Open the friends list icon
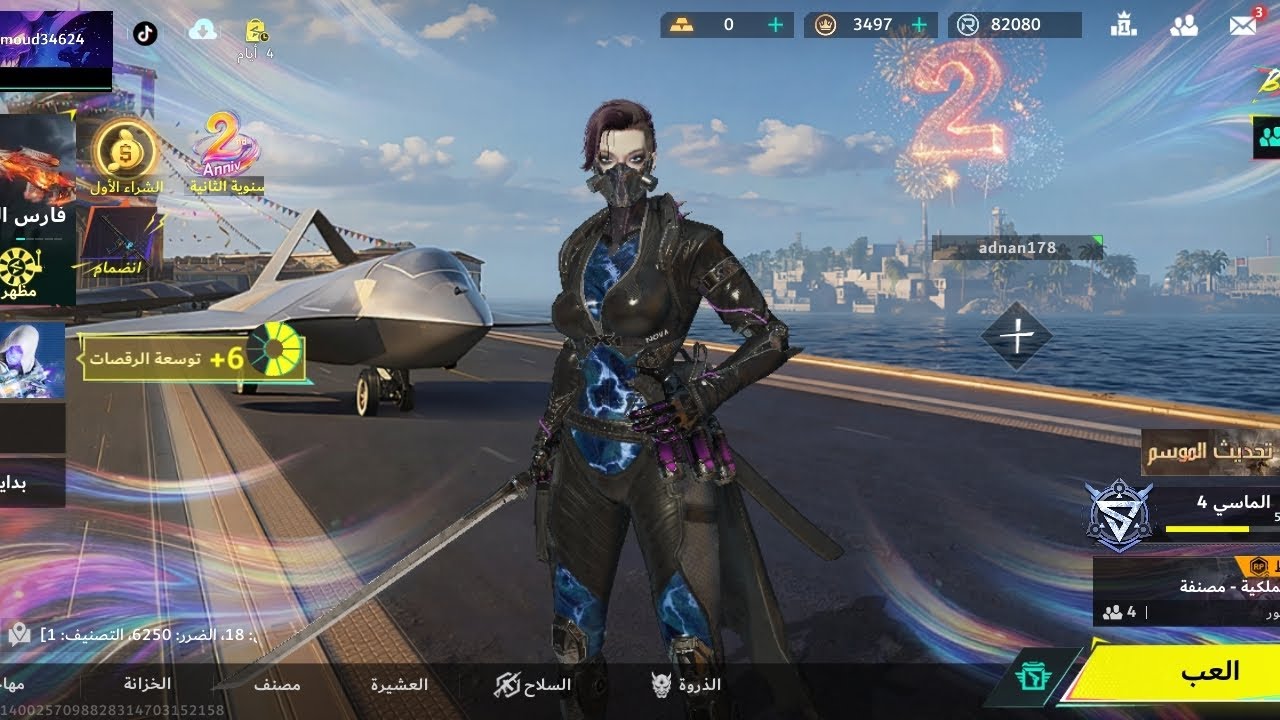The height and width of the screenshot is (720, 1280). 1184,26
